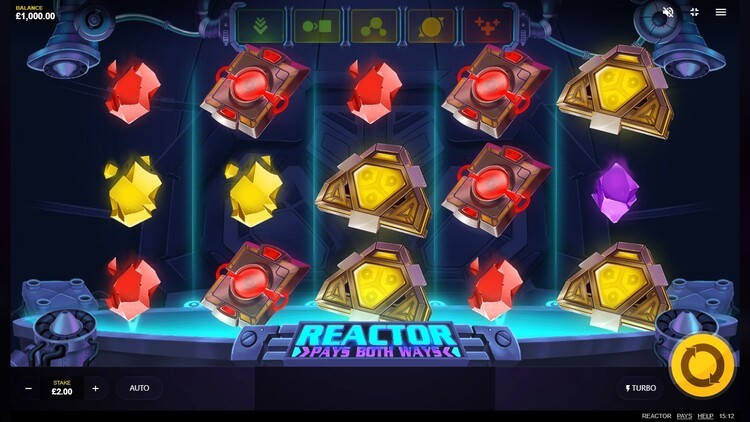Viewport: 750px width, 422px height.
Task: Open the hamburger menu
Action: [x=721, y=12]
